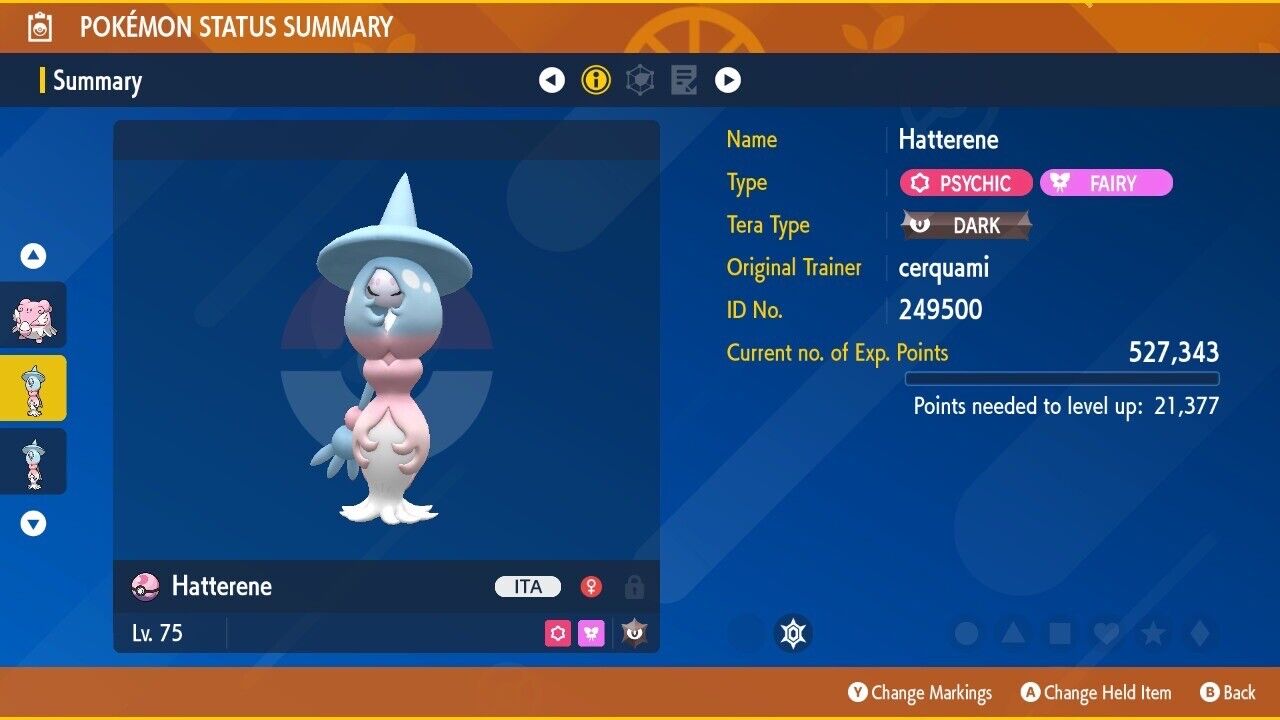The width and height of the screenshot is (1280, 720).
Task: Select Blissey in the party list
Action: (34, 315)
